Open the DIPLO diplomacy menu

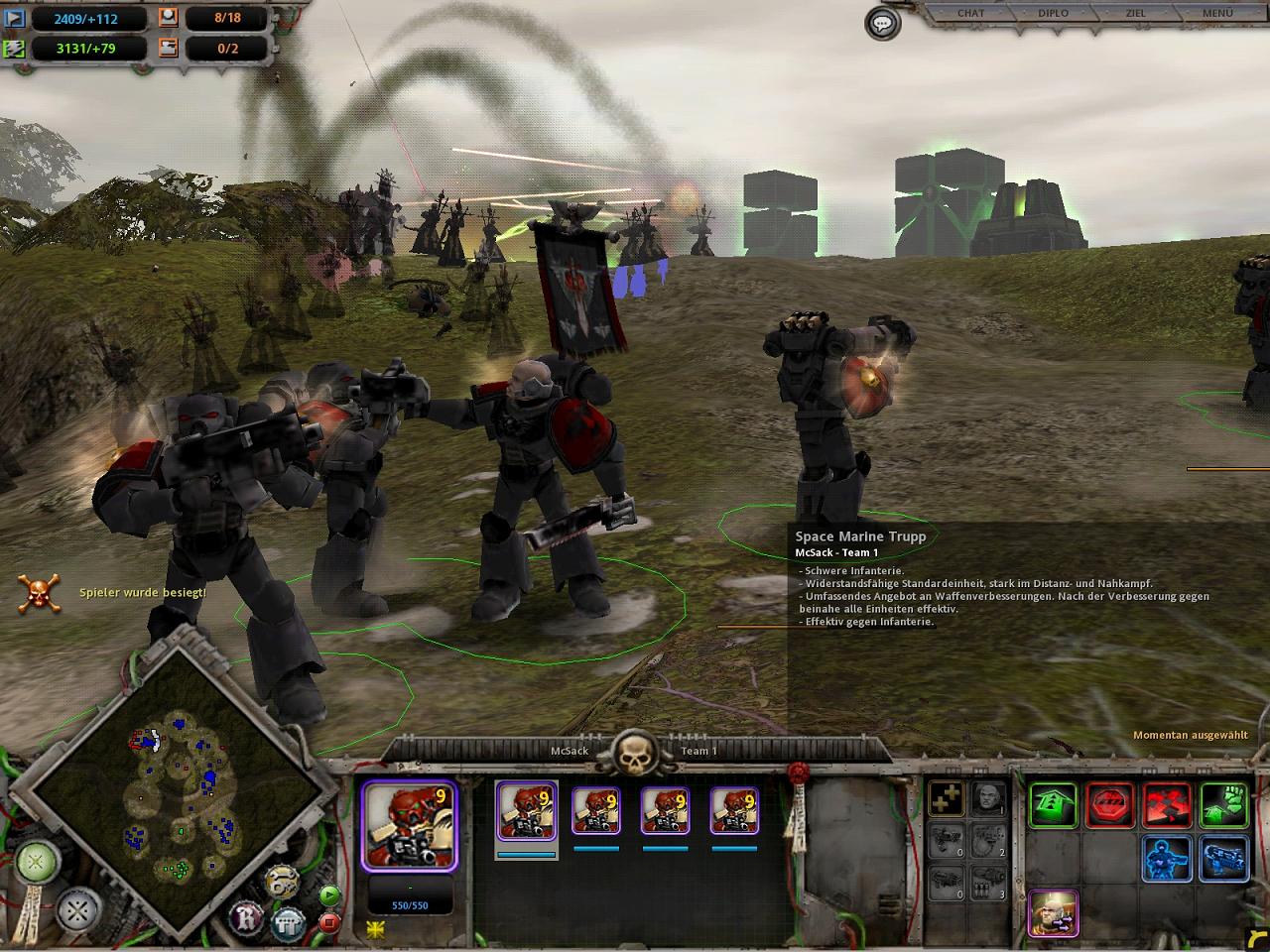click(1054, 13)
